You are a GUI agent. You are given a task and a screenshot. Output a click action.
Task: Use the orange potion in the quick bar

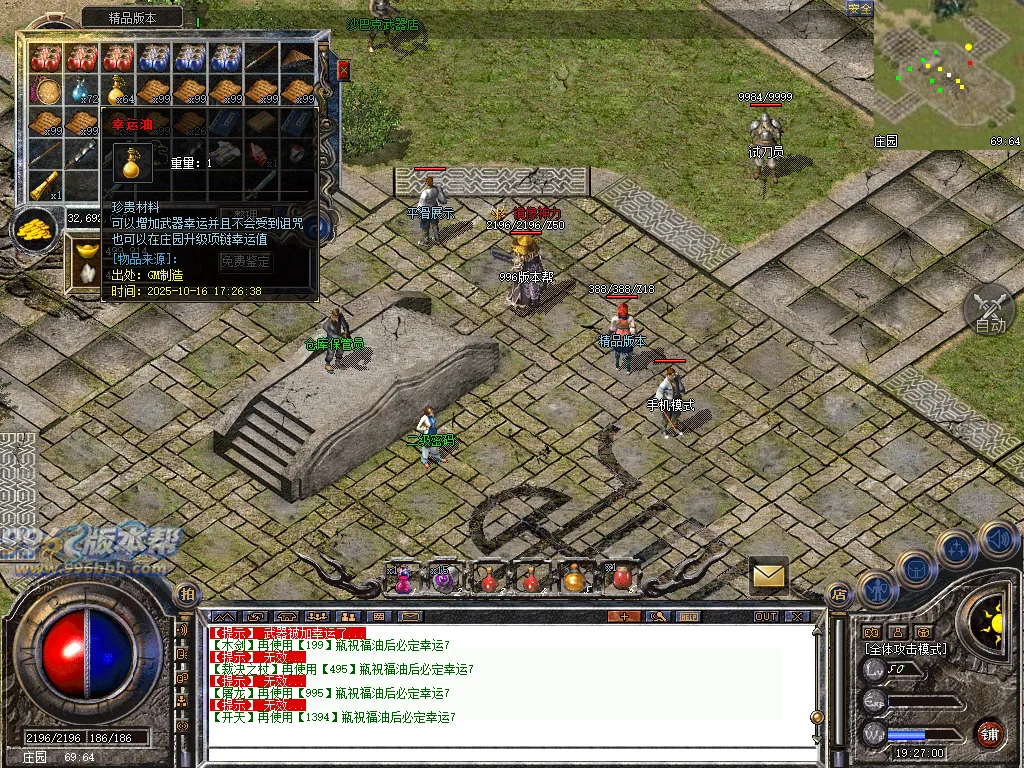573,578
